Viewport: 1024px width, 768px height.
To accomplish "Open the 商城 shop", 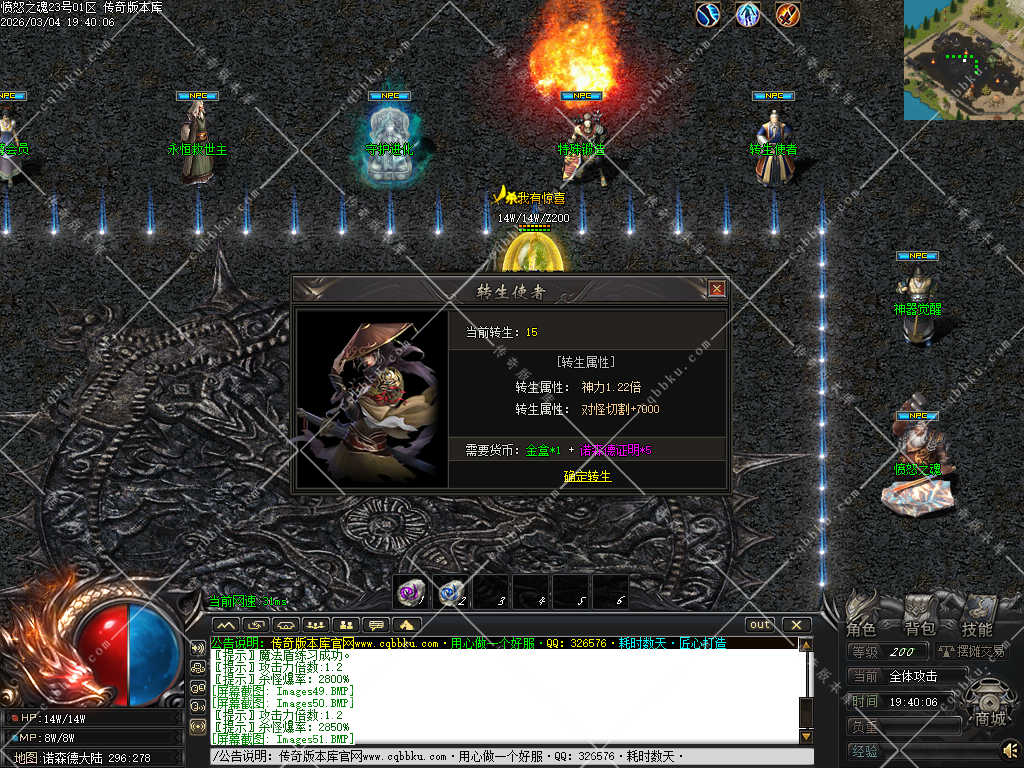I will (990, 718).
